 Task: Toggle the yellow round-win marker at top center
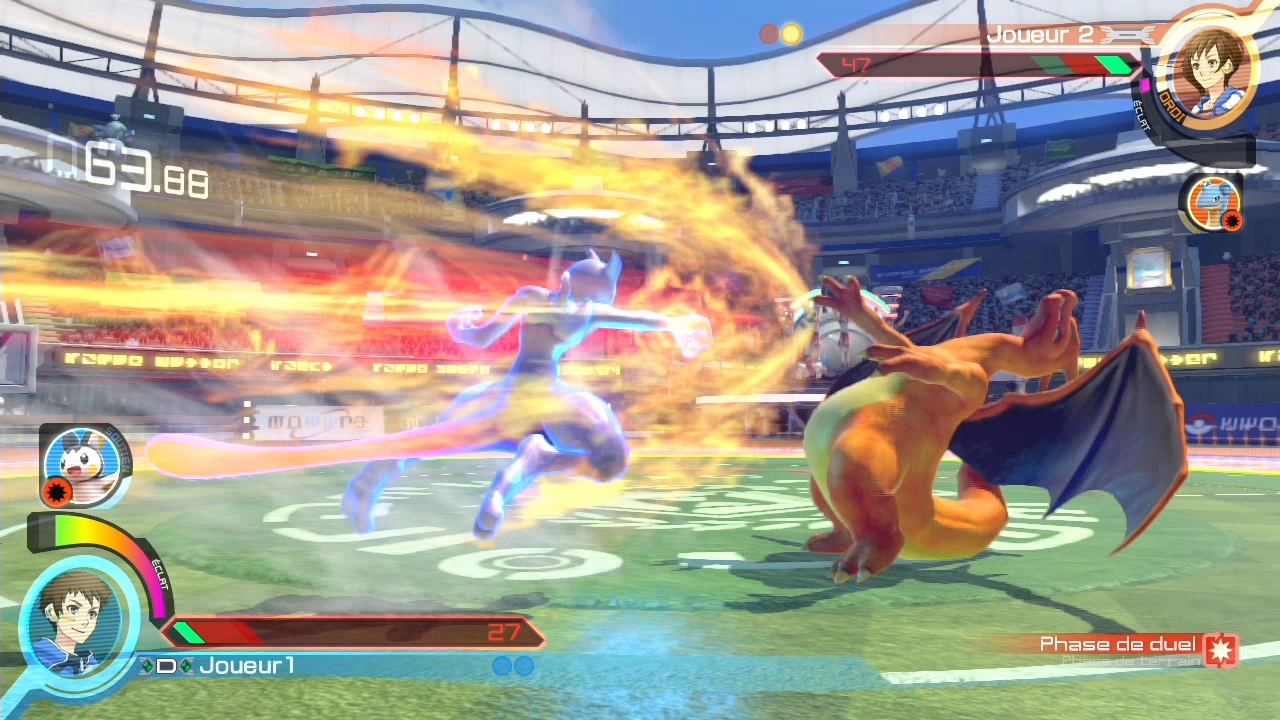pos(791,33)
